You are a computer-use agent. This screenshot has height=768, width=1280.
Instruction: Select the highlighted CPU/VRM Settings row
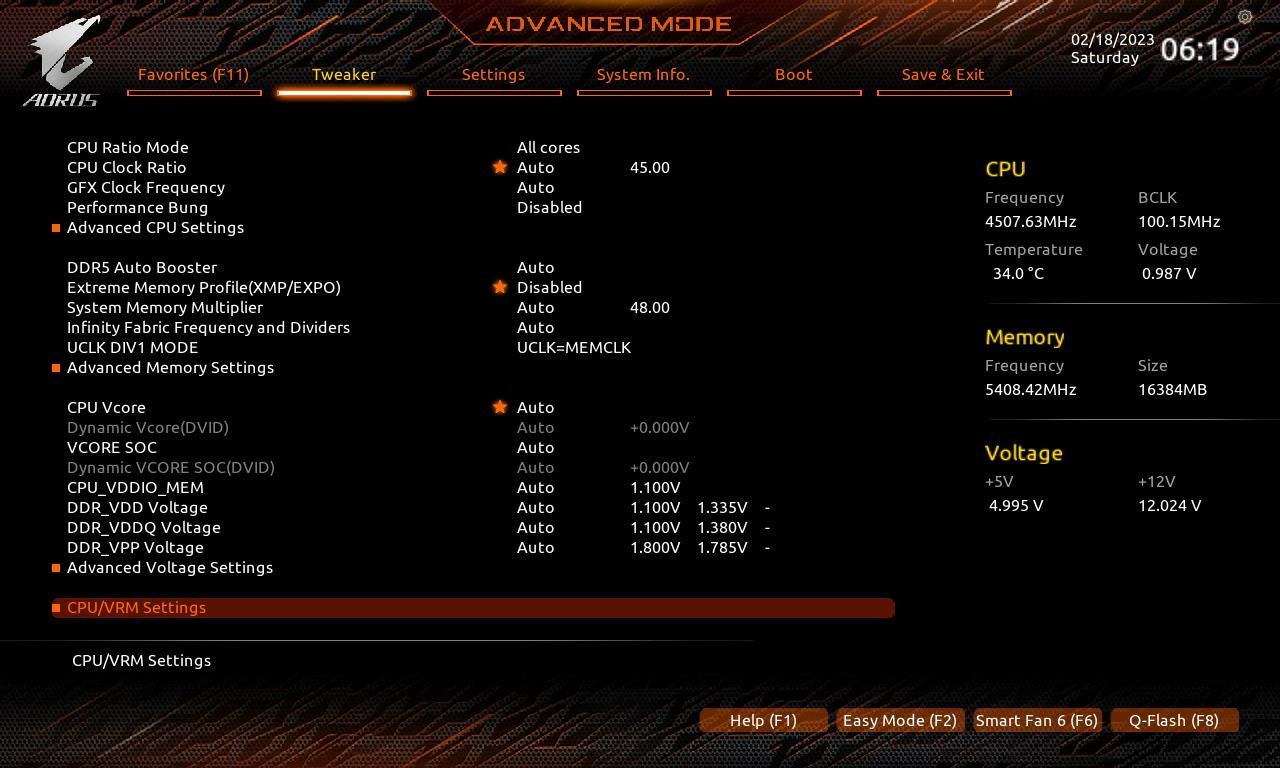136,607
